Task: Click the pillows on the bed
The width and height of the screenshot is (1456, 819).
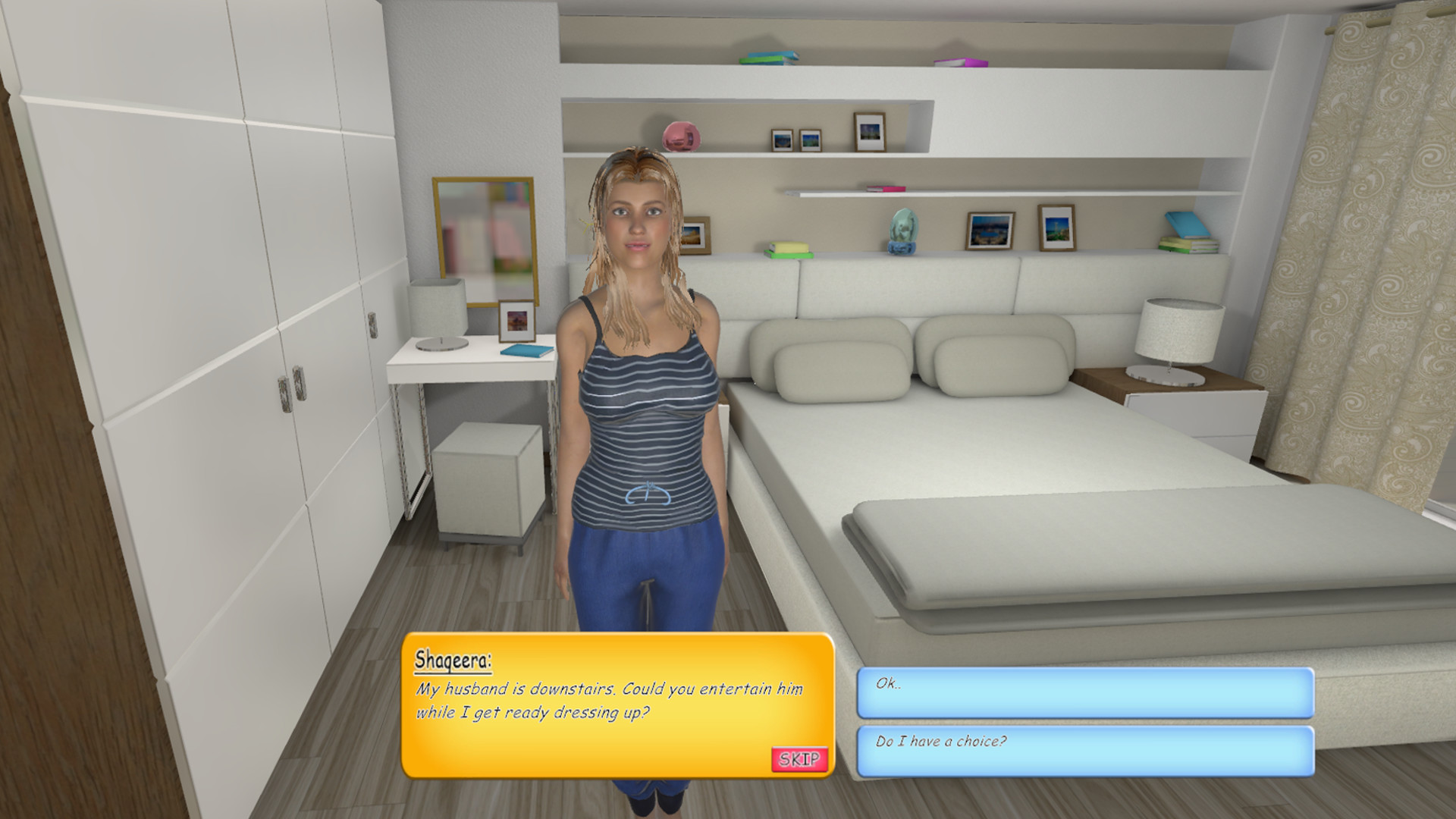Action: pyautogui.click(x=842, y=364)
